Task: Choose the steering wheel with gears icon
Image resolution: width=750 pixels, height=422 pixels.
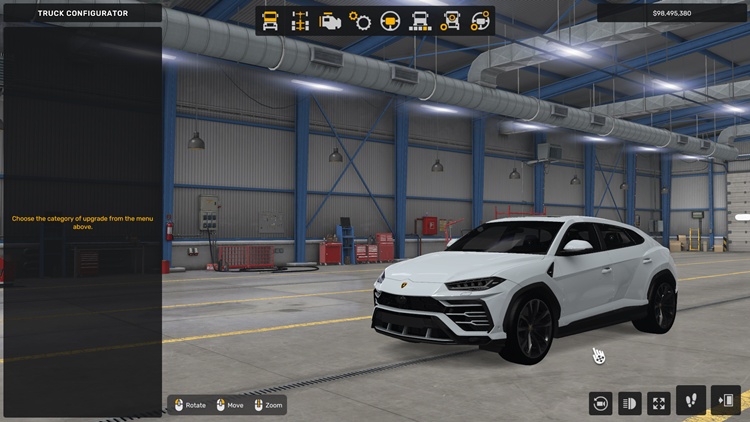Action: click(x=480, y=21)
